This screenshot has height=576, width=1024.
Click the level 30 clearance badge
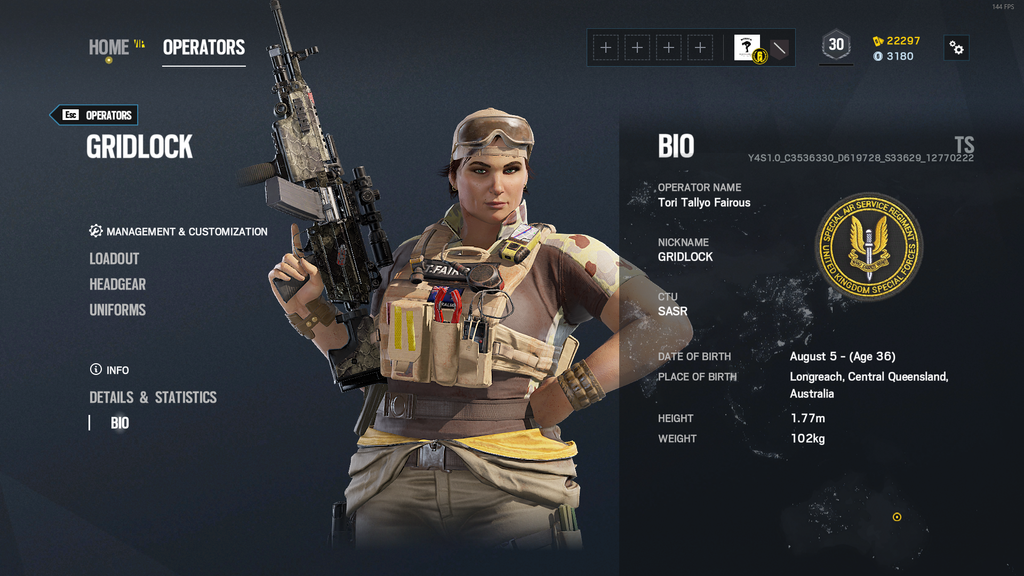[836, 45]
